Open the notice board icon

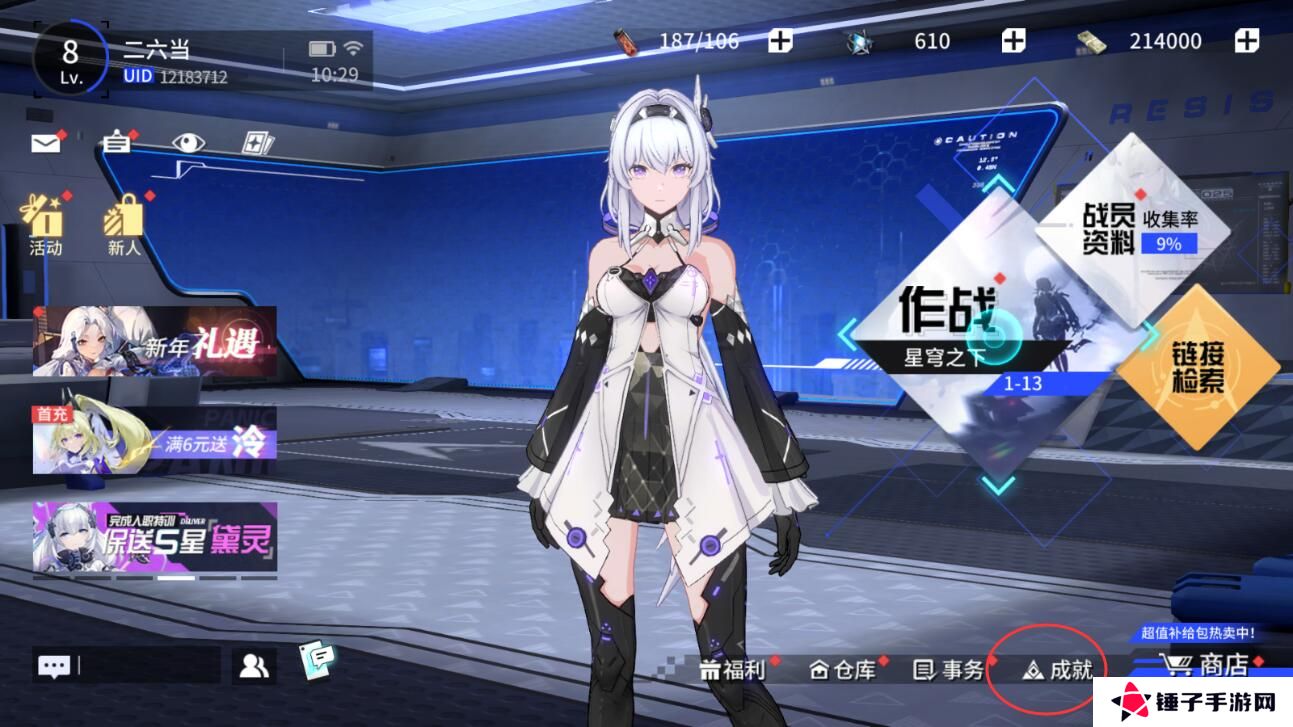117,143
